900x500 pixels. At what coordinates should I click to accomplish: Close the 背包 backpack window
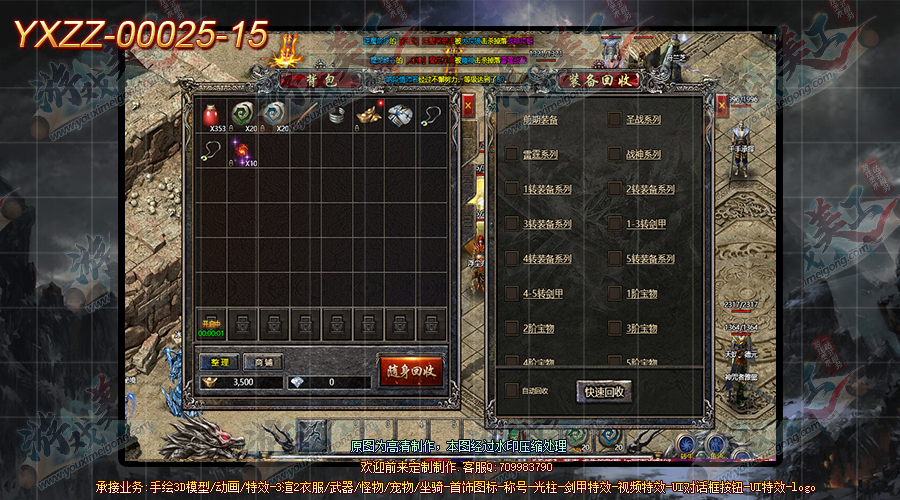(x=468, y=103)
